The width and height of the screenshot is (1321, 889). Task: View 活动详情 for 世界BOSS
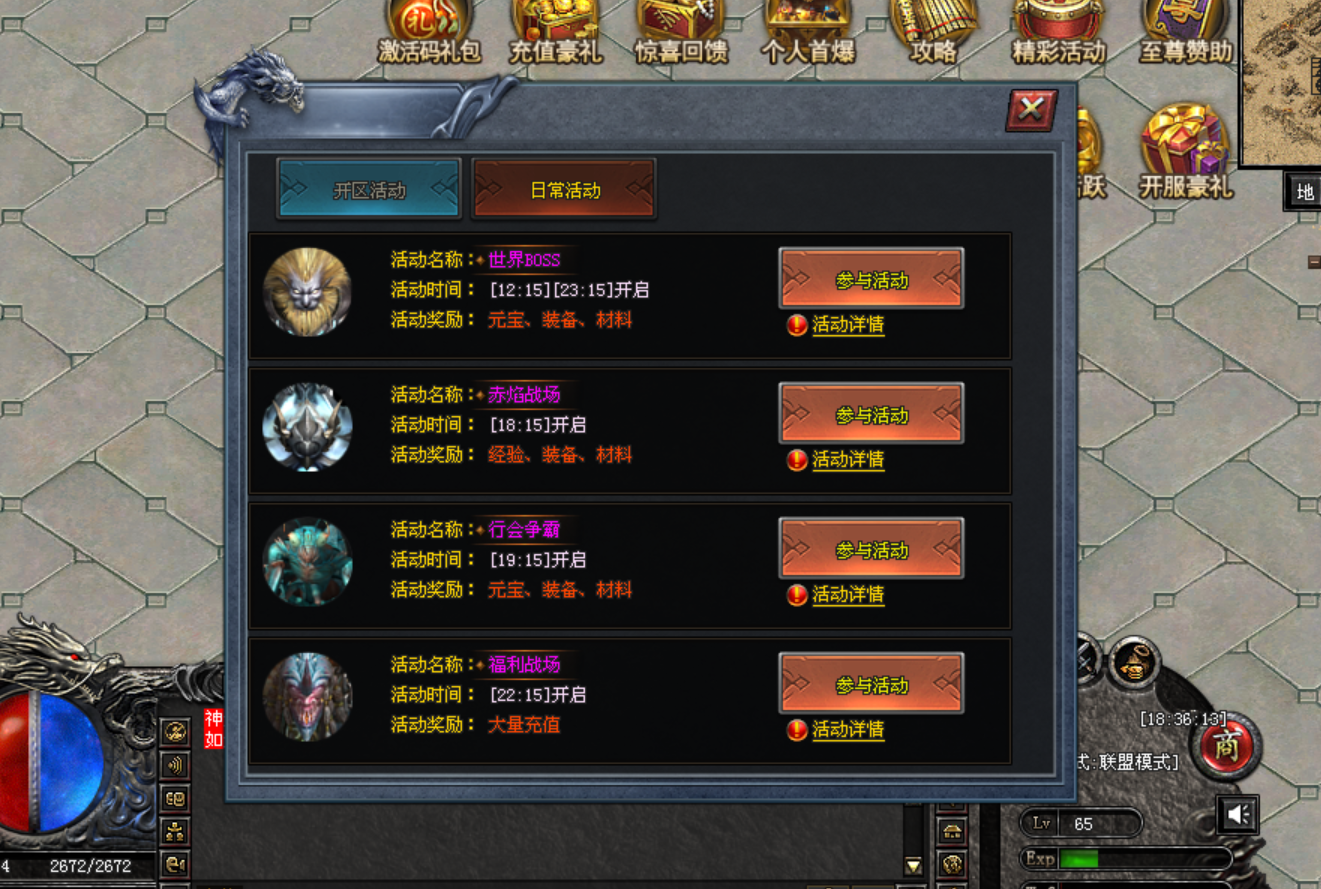click(847, 325)
